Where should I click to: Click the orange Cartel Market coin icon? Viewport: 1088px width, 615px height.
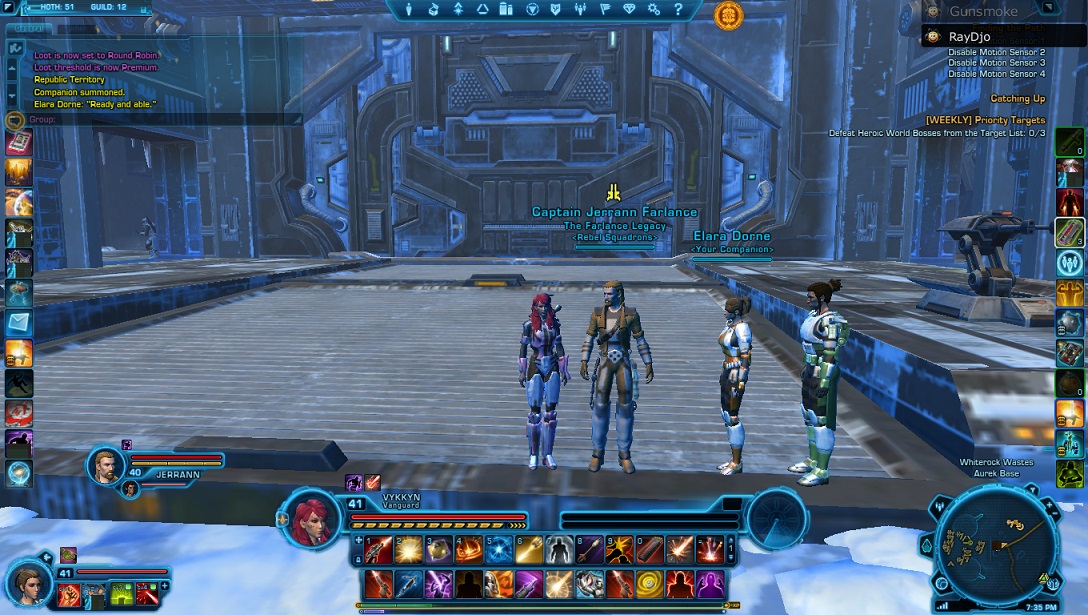pyautogui.click(x=728, y=14)
